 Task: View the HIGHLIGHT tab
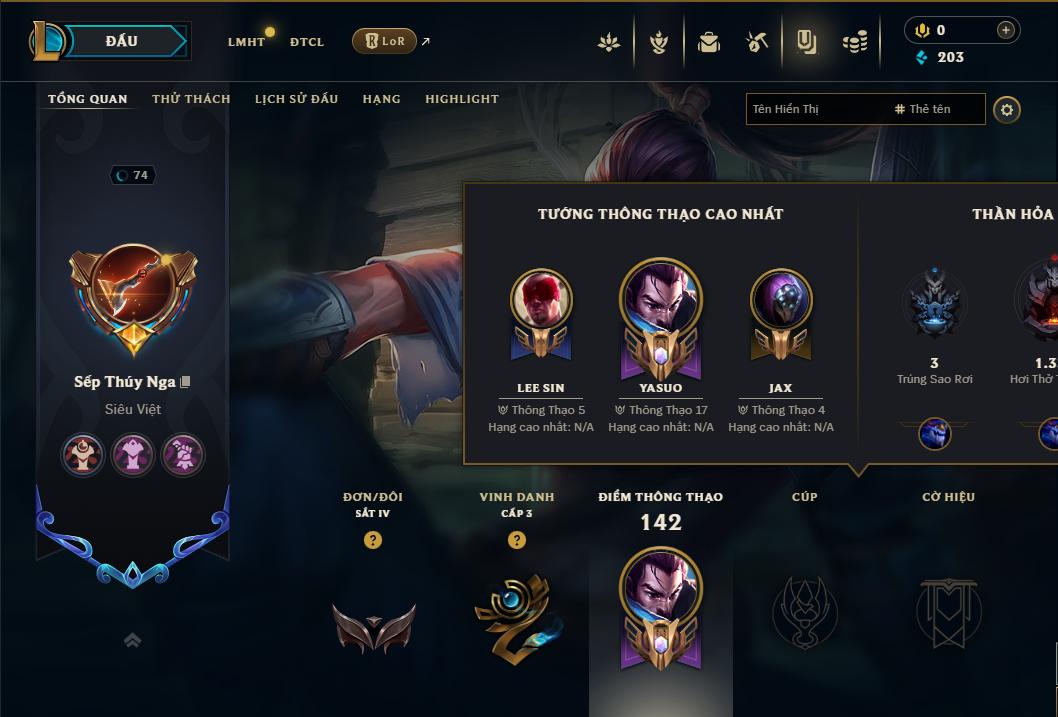(x=461, y=99)
